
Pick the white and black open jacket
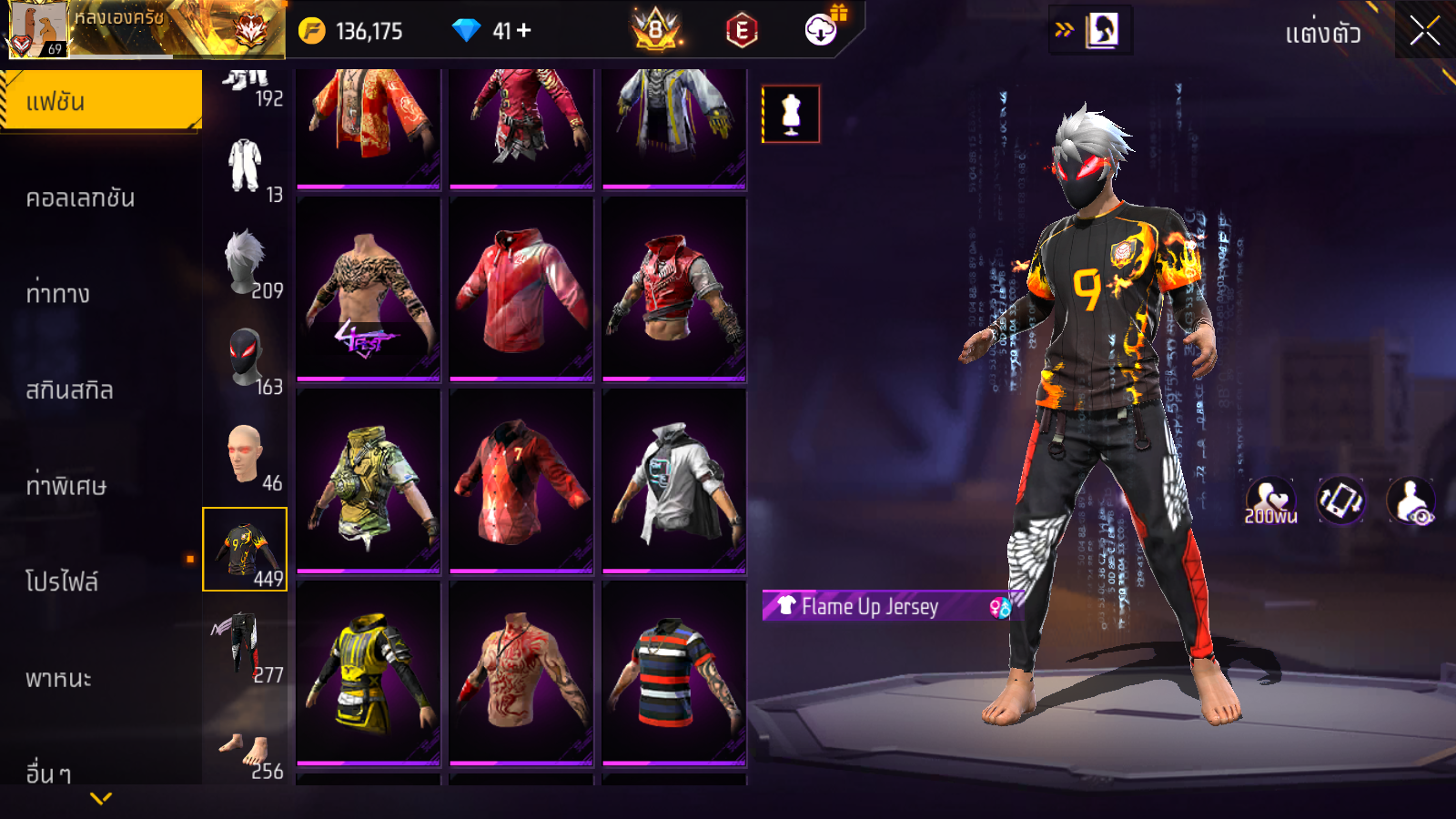[x=674, y=480]
